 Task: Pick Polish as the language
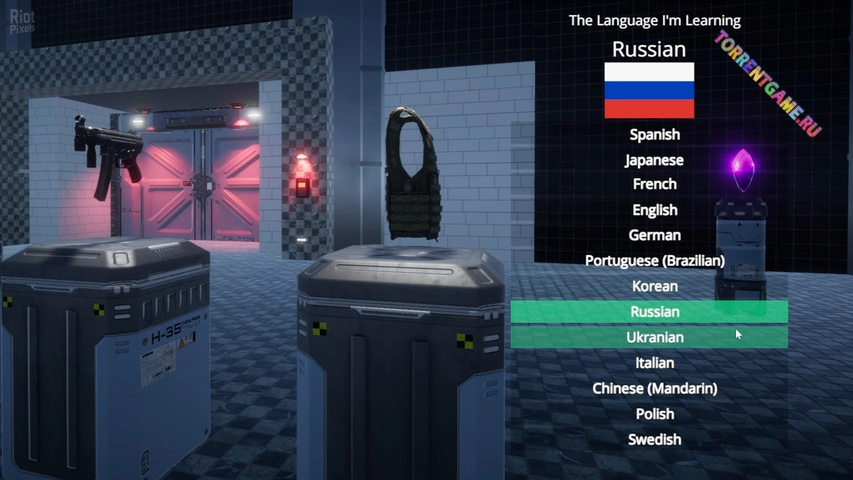click(x=654, y=414)
